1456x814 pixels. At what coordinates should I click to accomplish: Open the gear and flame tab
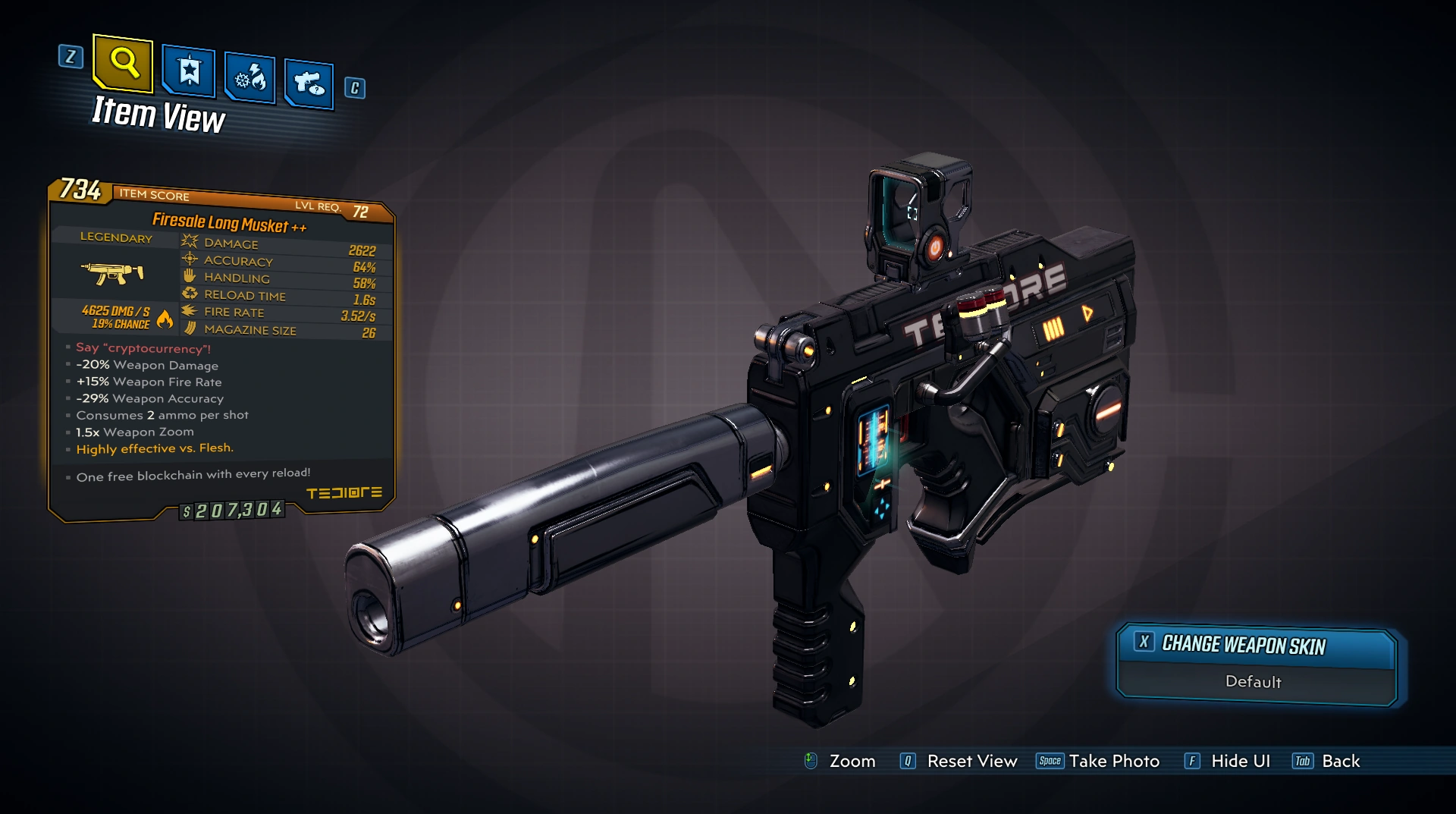click(250, 78)
